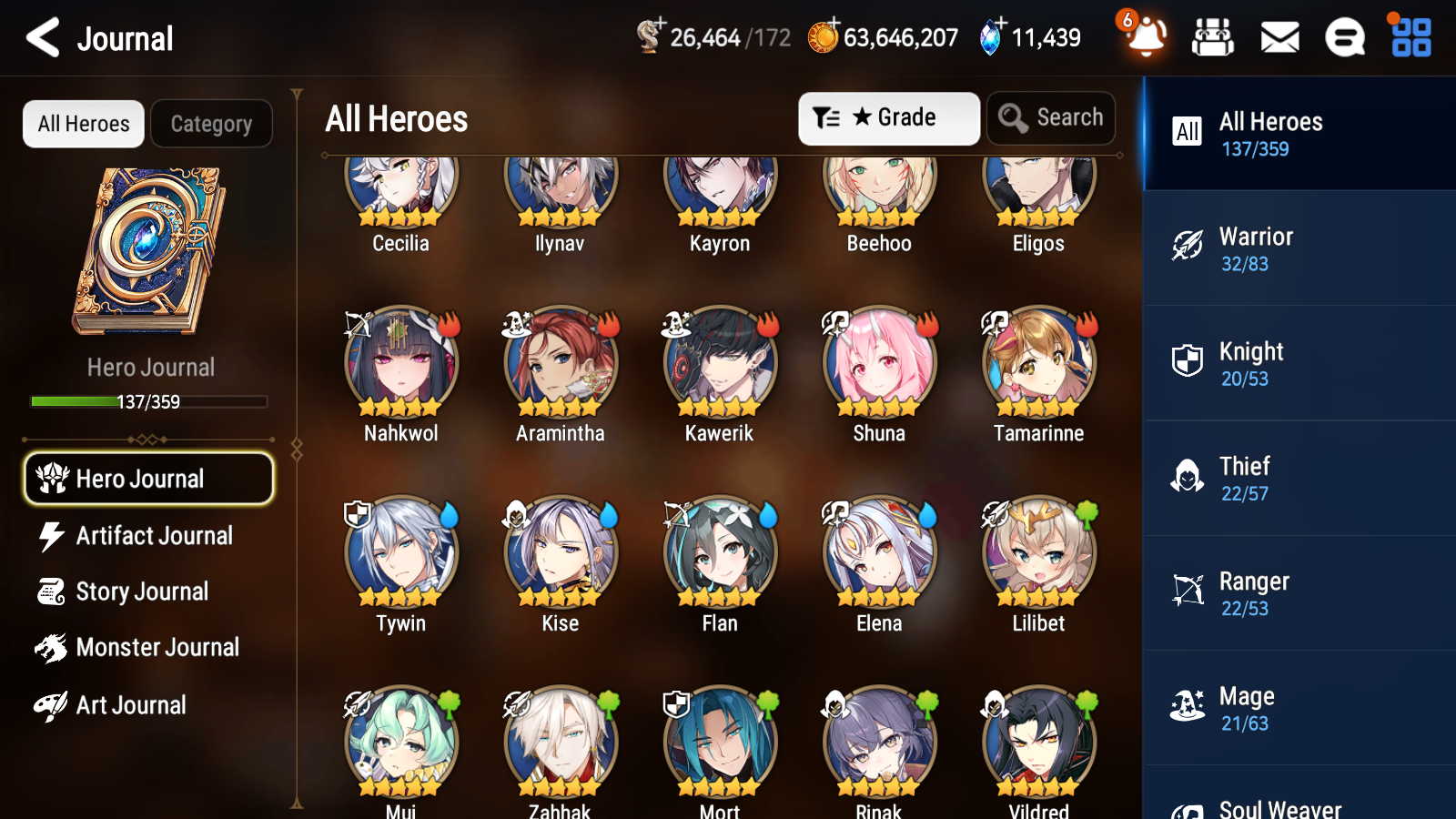The height and width of the screenshot is (819, 1456).
Task: Open the Grade sort dropdown
Action: 887,117
